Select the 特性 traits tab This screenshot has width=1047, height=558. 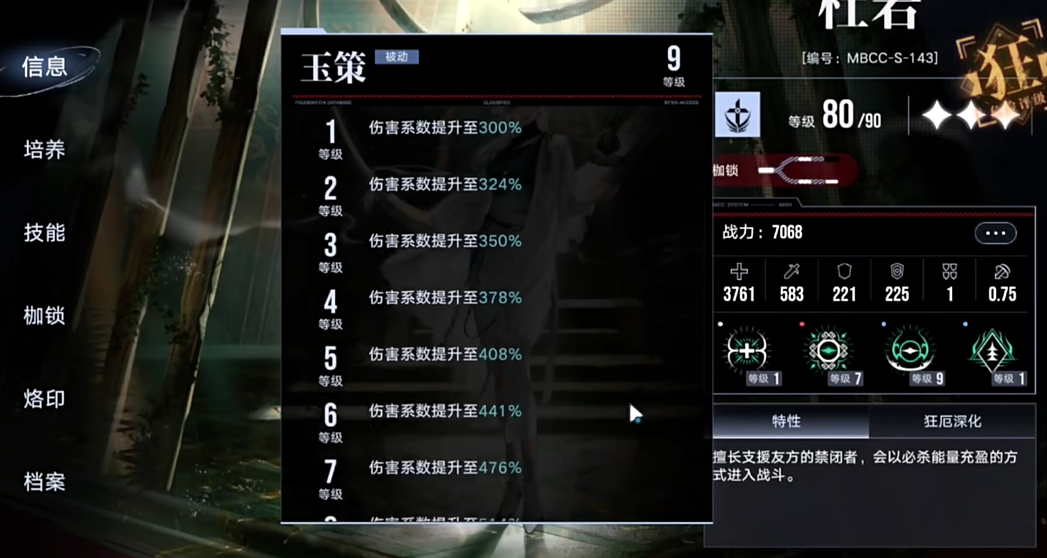[x=787, y=421]
